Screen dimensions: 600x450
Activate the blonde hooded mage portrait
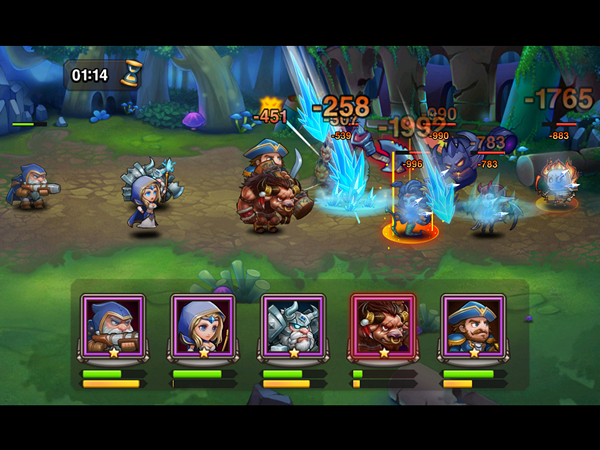(203, 325)
